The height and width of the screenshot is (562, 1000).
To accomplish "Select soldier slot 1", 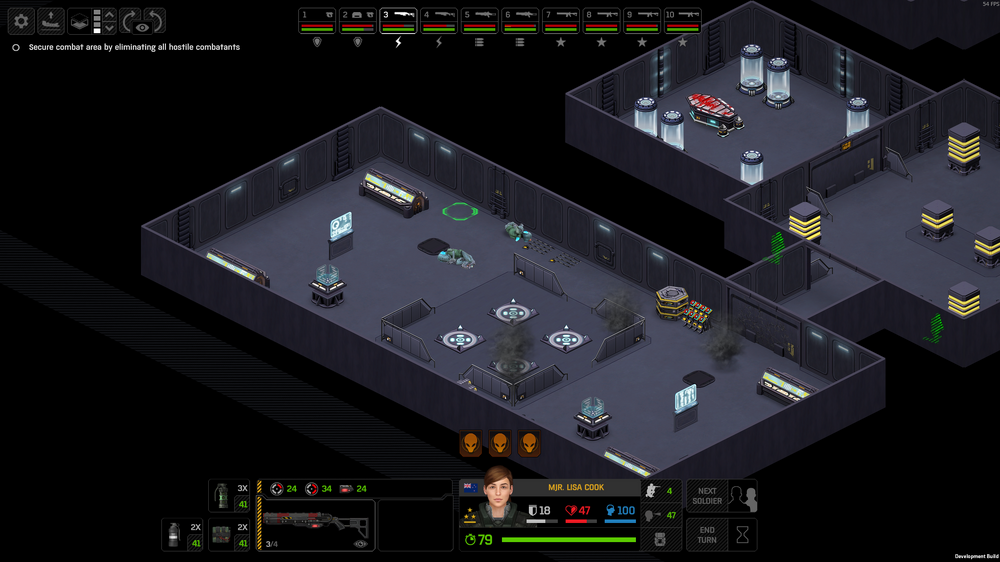I will click(317, 20).
